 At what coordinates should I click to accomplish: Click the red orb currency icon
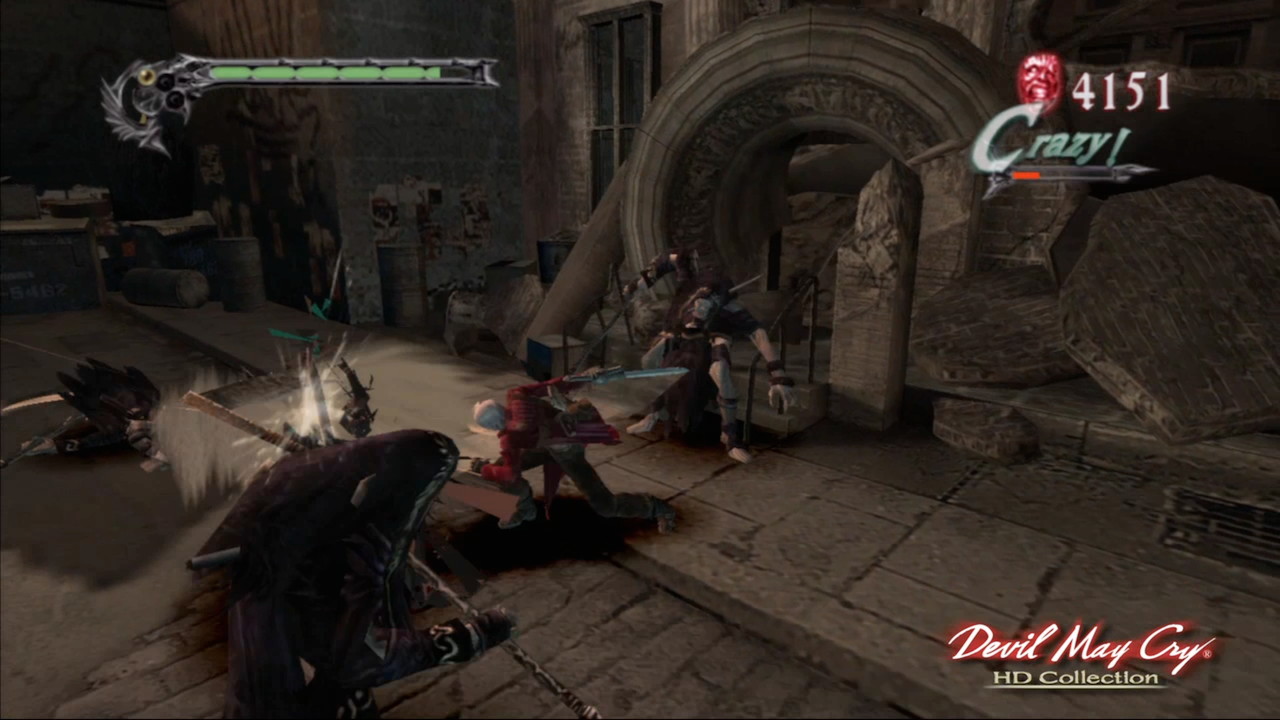click(x=1041, y=83)
